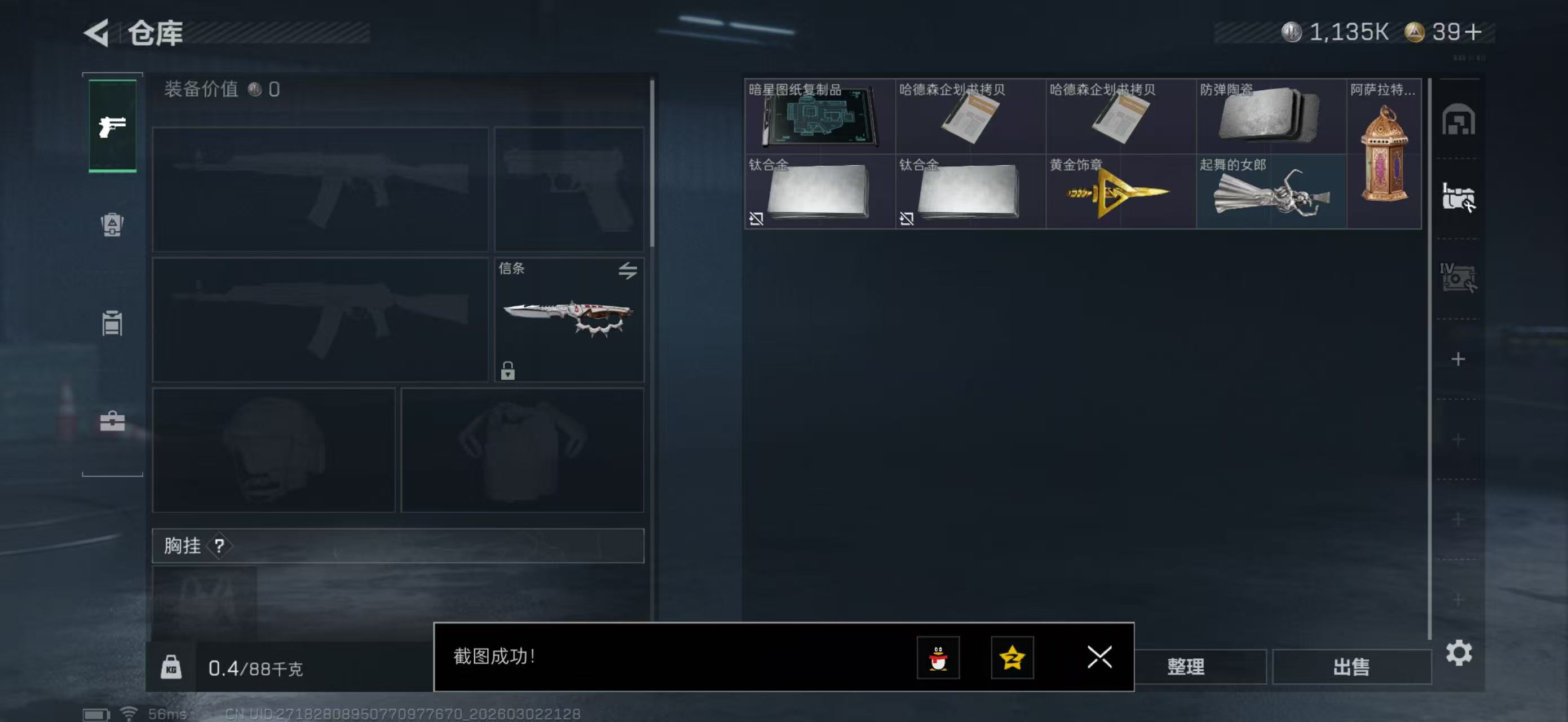
Task: Toggle the lock on the 信条 knife
Action: [x=509, y=370]
